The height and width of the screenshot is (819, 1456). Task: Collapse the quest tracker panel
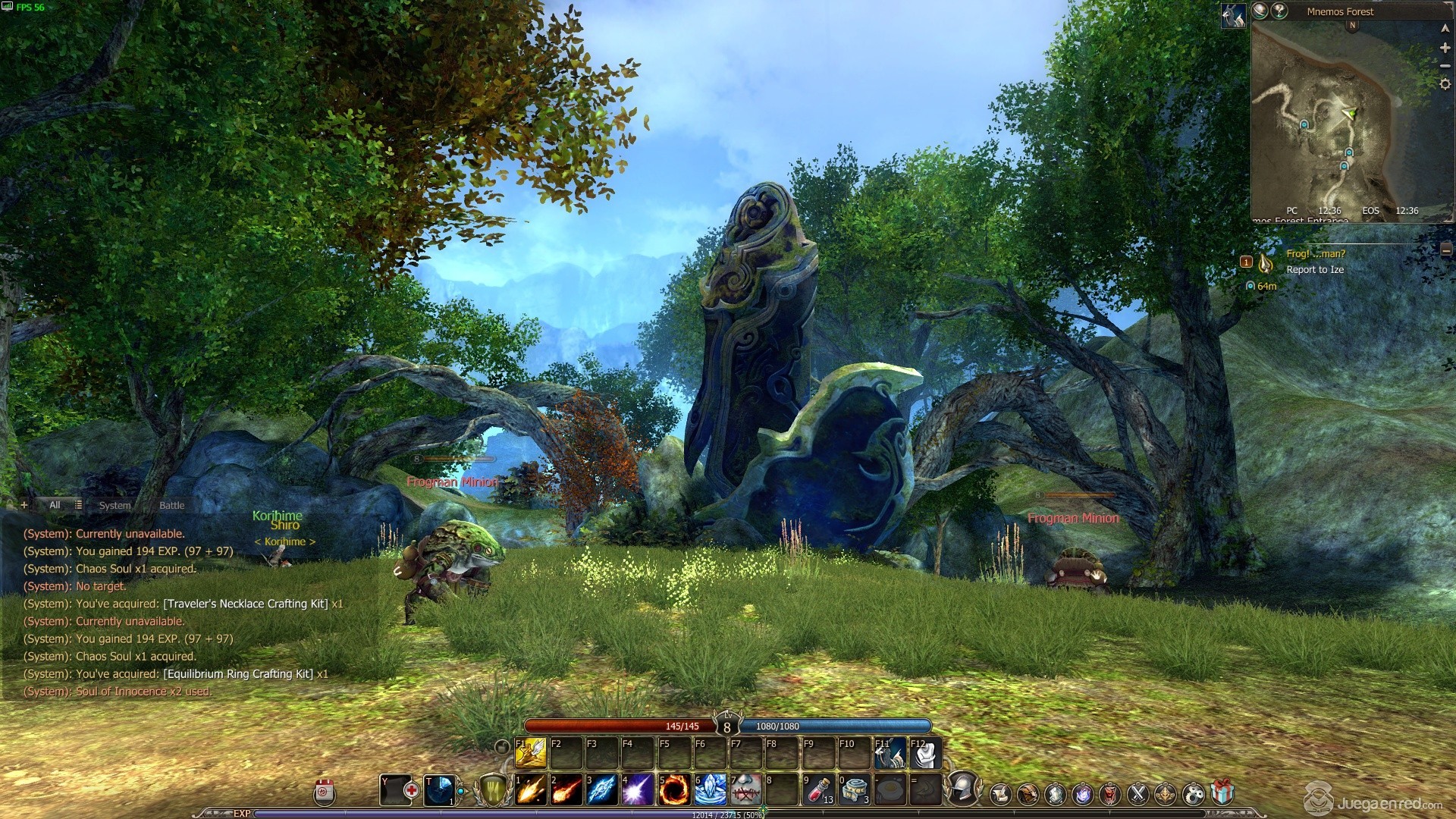[1446, 250]
